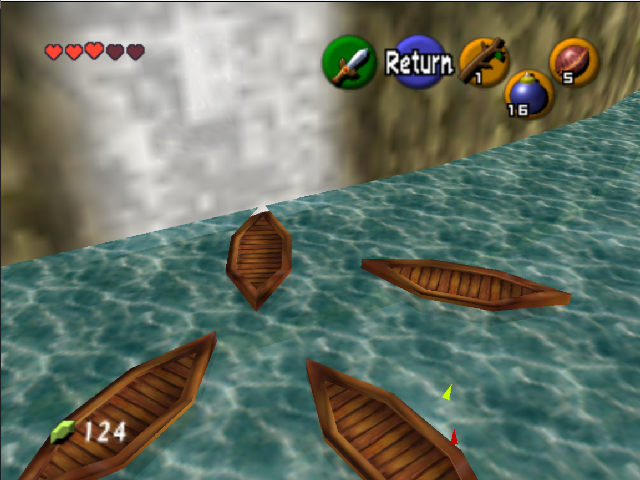Use the Deku stick item
The height and width of the screenshot is (480, 640).
point(484,61)
